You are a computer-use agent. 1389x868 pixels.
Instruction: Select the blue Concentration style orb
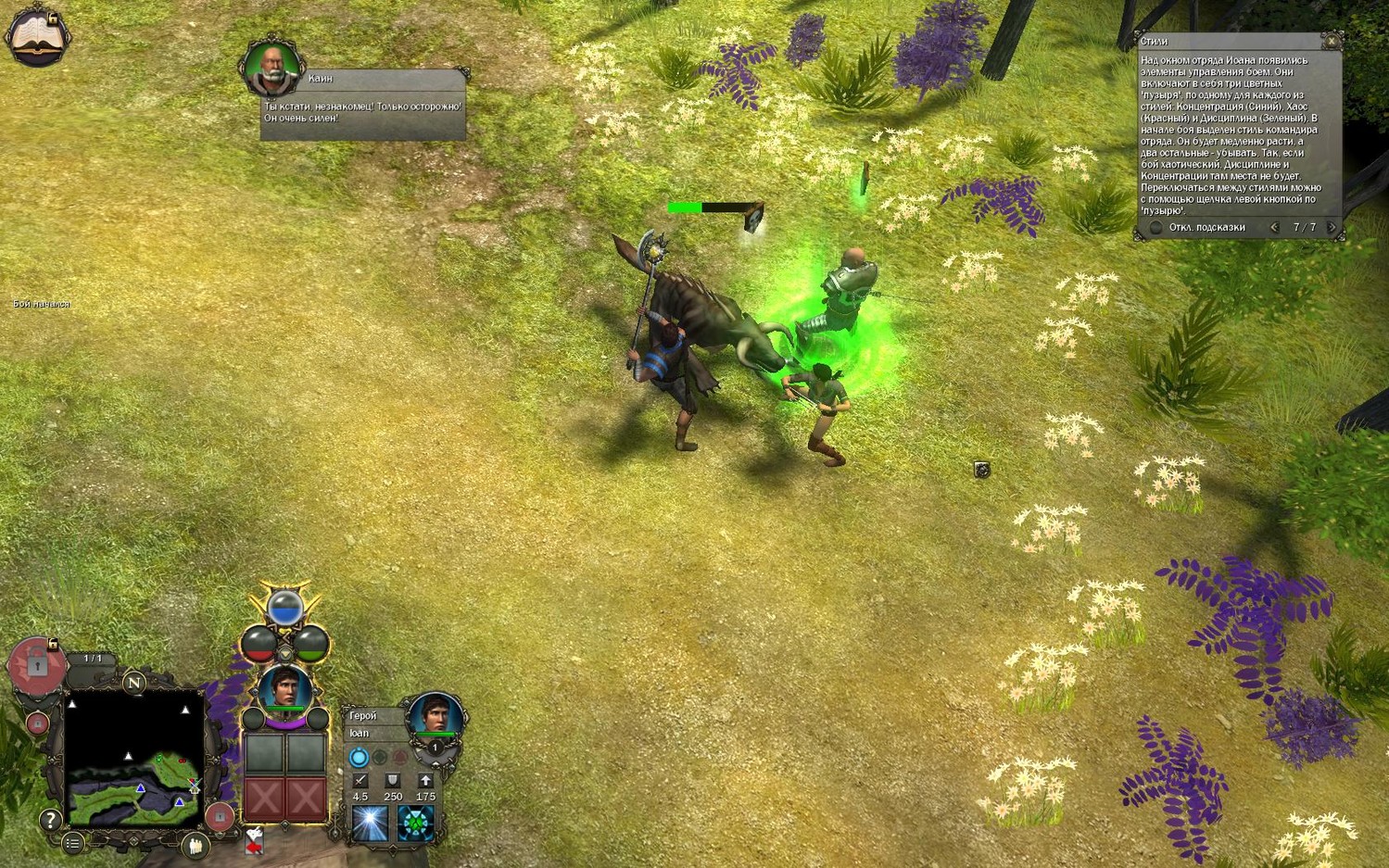pos(285,608)
